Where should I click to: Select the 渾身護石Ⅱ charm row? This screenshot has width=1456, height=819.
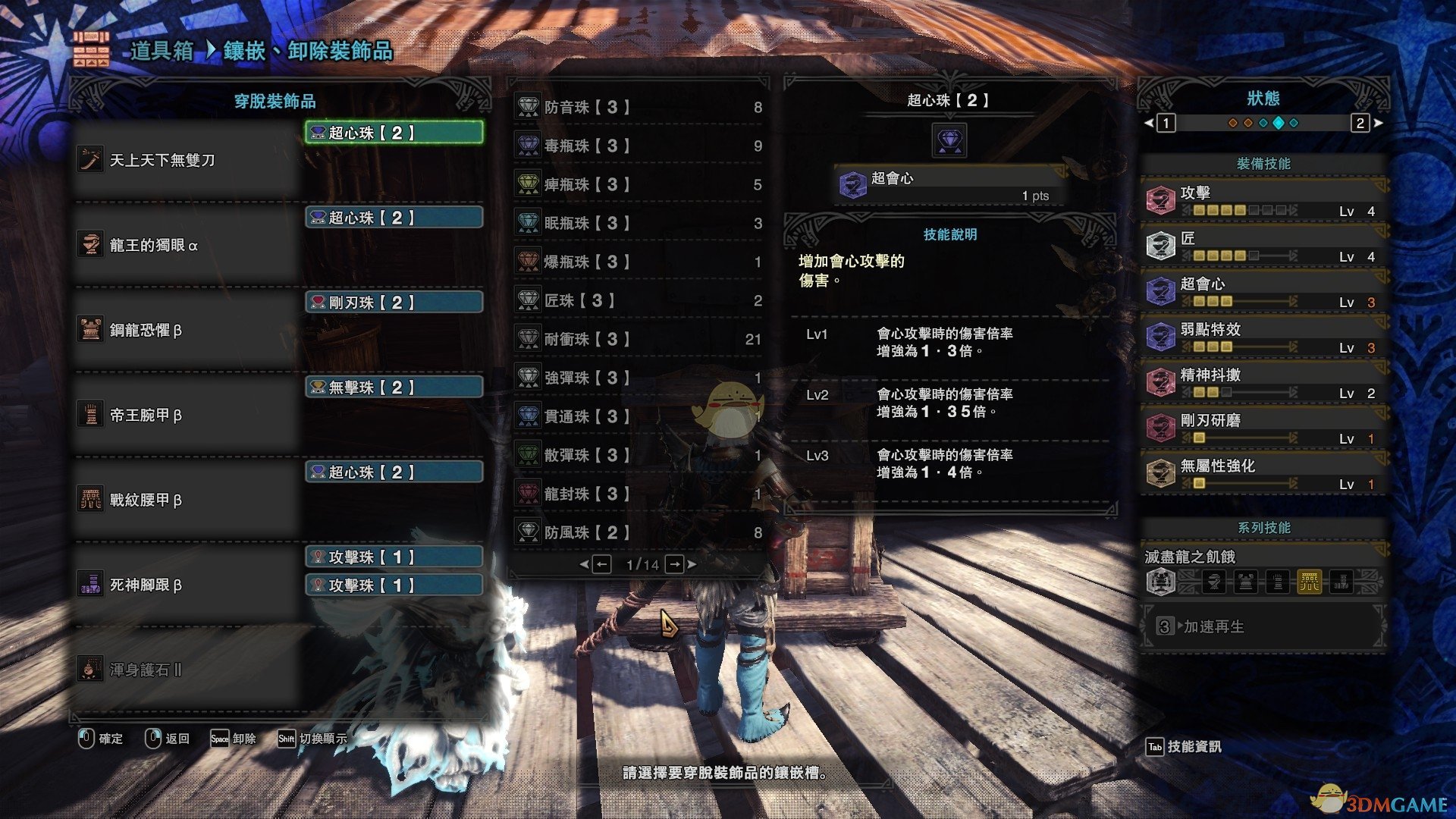coord(188,670)
